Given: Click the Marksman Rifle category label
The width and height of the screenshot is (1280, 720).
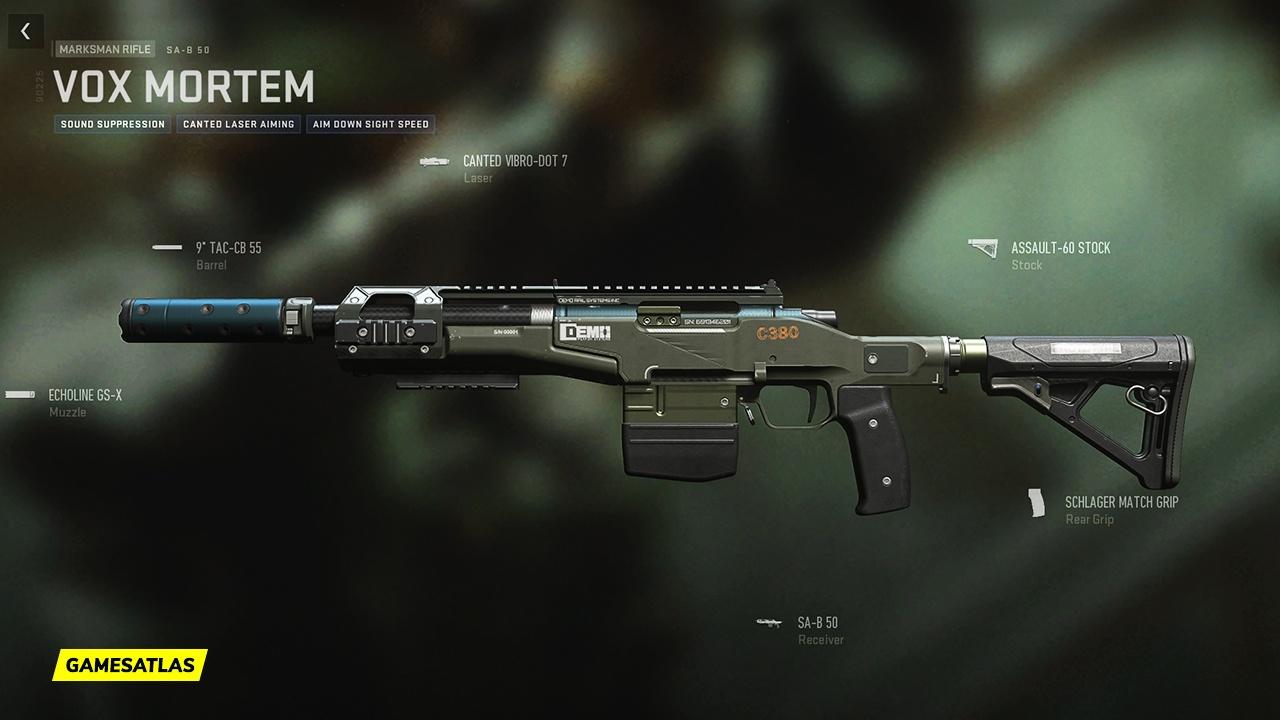Looking at the screenshot, I should click(x=105, y=49).
